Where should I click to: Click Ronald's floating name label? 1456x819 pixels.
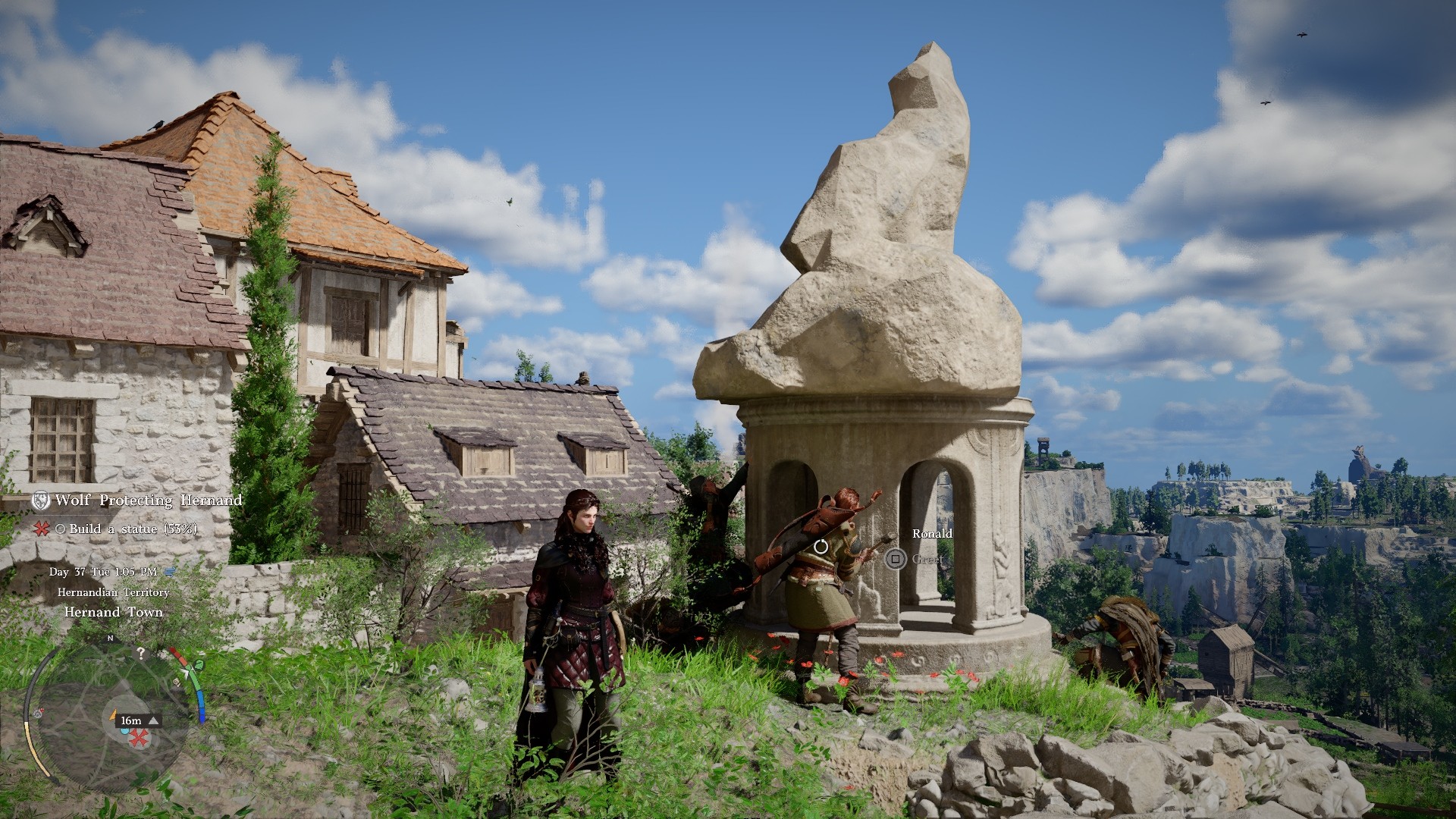pos(932,534)
